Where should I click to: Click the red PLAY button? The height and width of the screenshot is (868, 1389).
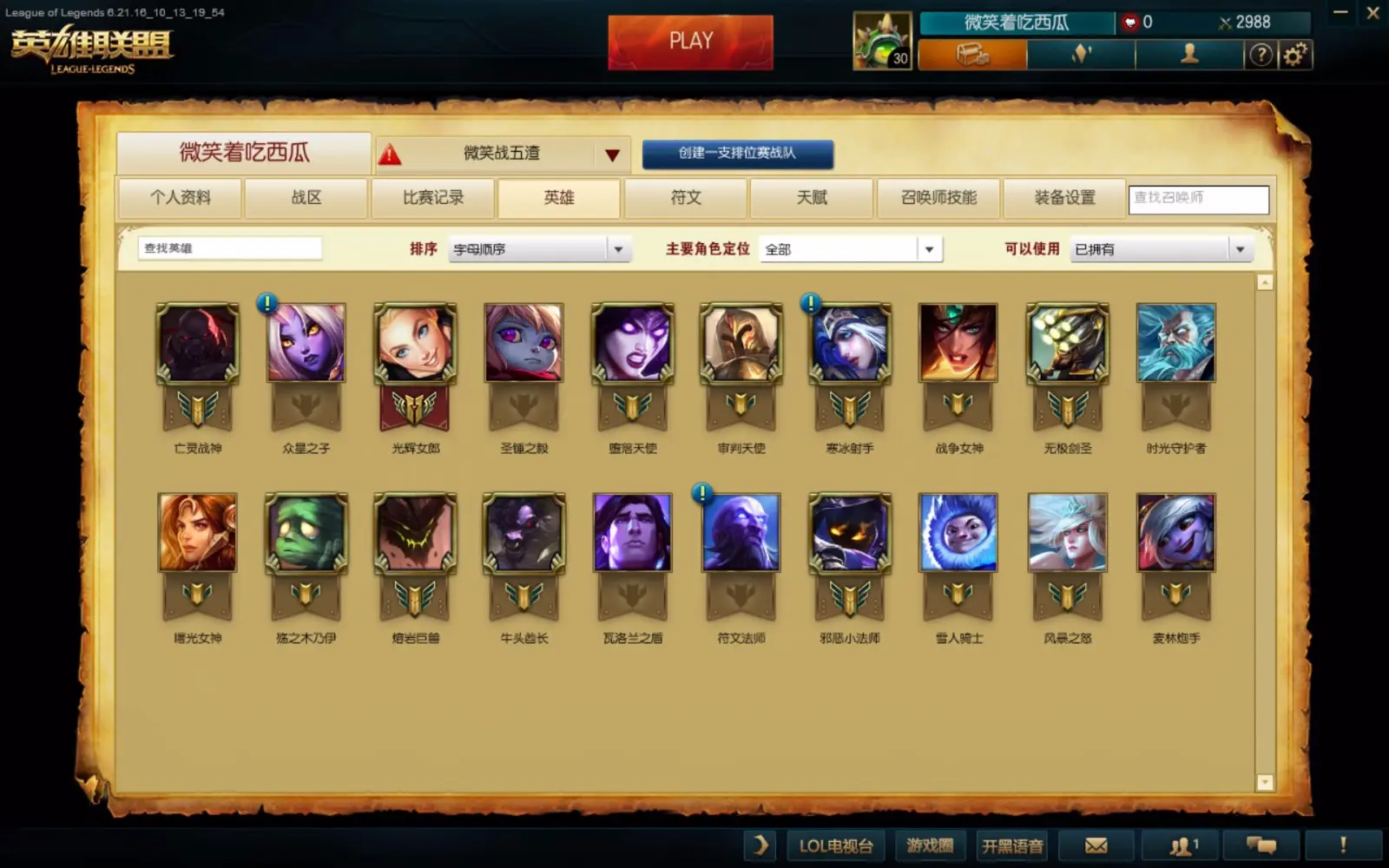click(690, 42)
